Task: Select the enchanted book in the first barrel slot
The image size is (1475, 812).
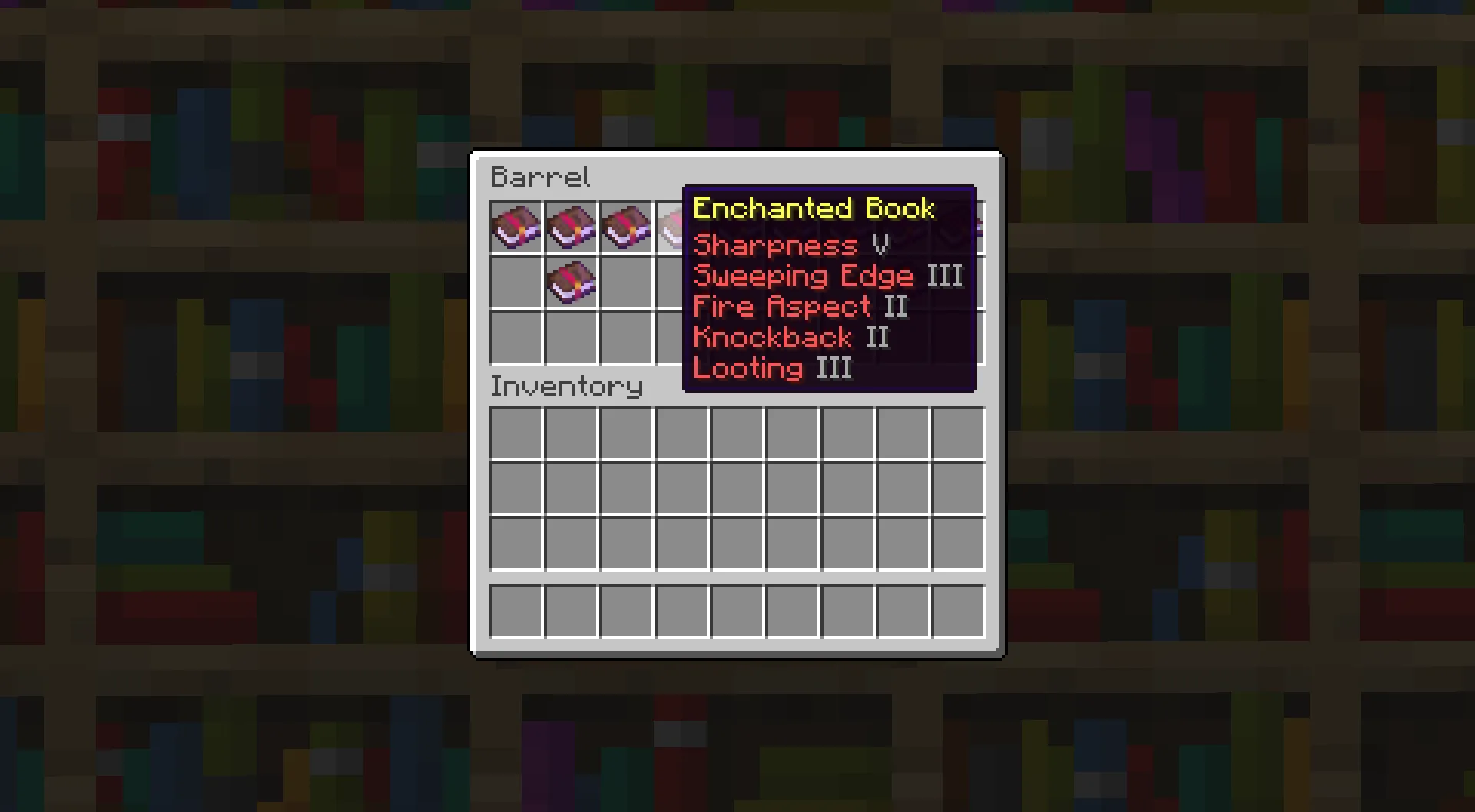Action: click(x=515, y=227)
